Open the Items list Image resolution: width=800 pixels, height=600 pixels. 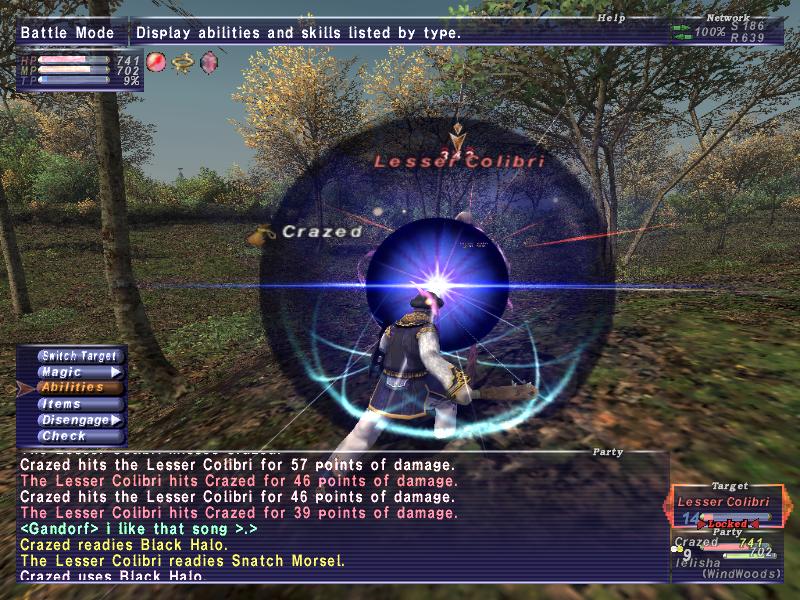click(79, 404)
